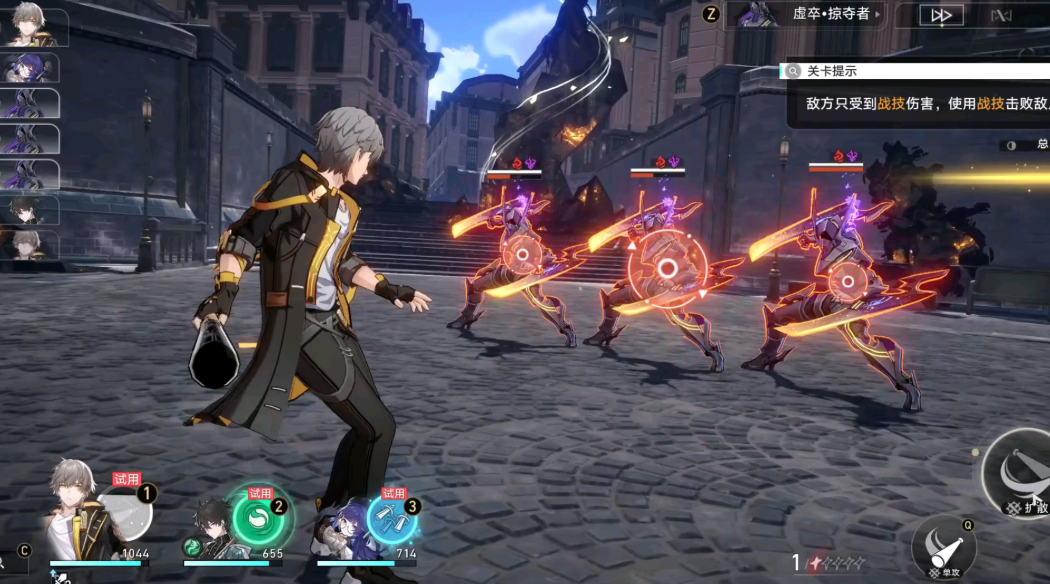Open the 虚卒•掠夺者 enemy info panel

[806, 14]
